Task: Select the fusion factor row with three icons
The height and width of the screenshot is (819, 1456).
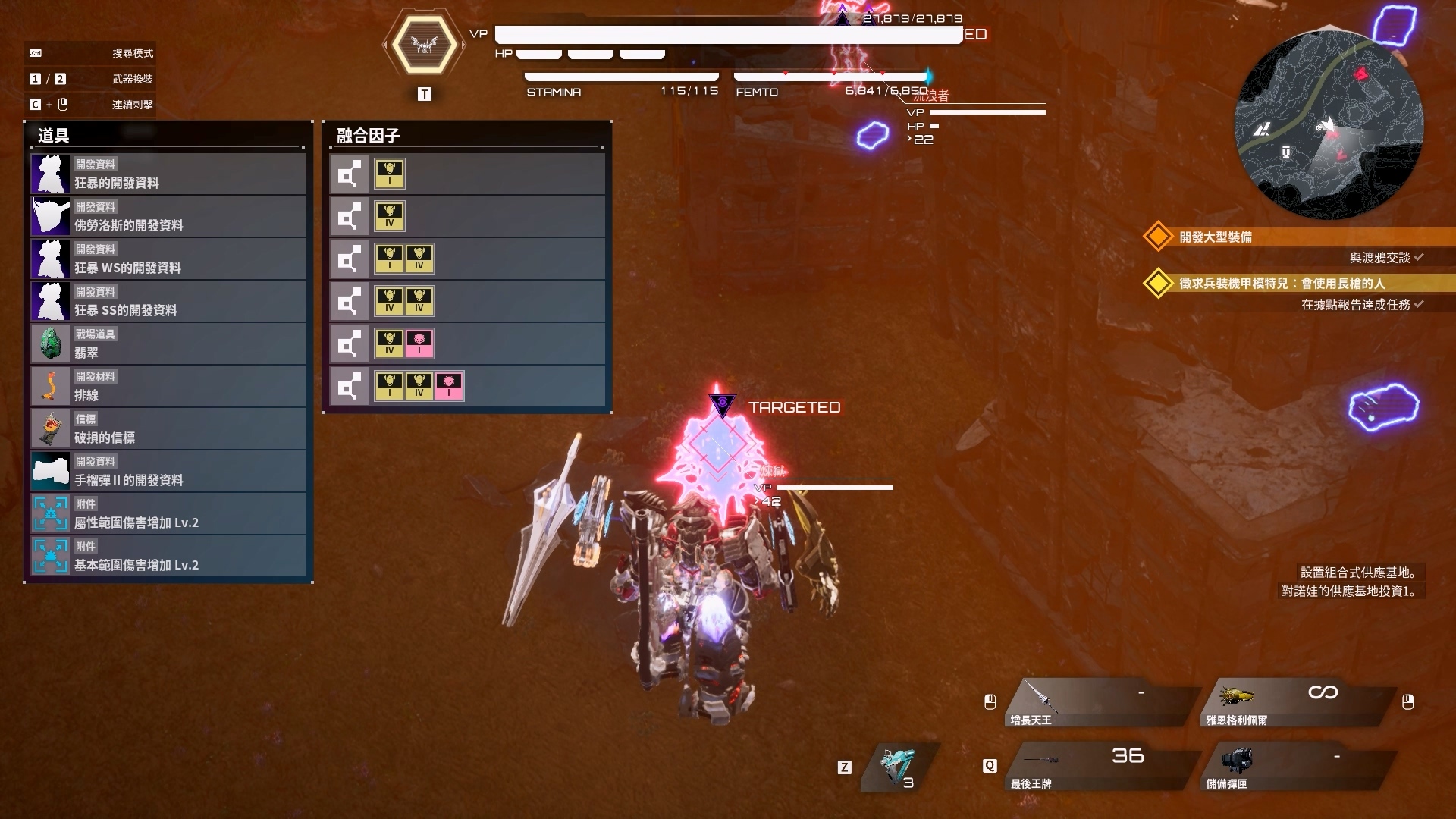Action: (466, 388)
